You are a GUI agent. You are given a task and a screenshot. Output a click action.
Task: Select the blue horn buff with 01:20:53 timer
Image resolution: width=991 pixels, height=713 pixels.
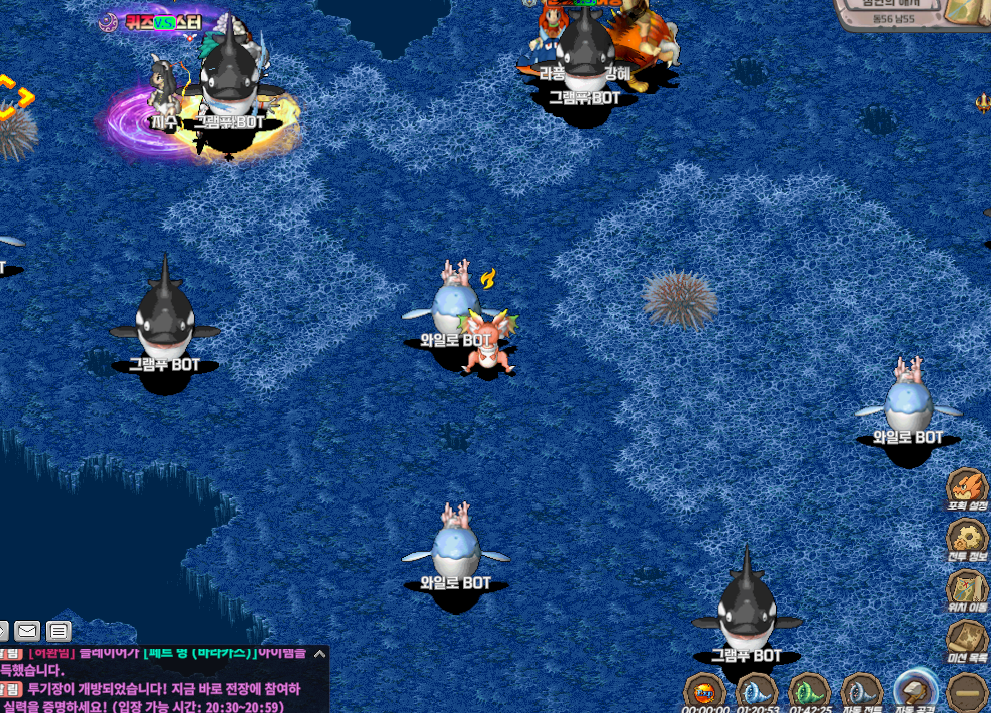[x=757, y=691]
